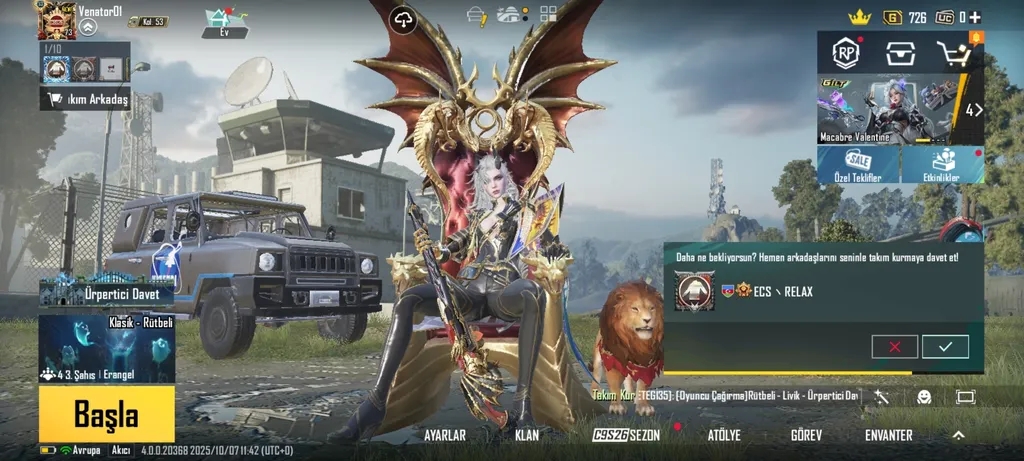Image resolution: width=1024 pixels, height=461 pixels.
Task: Accept the team invite with the checkmark
Action: click(945, 346)
